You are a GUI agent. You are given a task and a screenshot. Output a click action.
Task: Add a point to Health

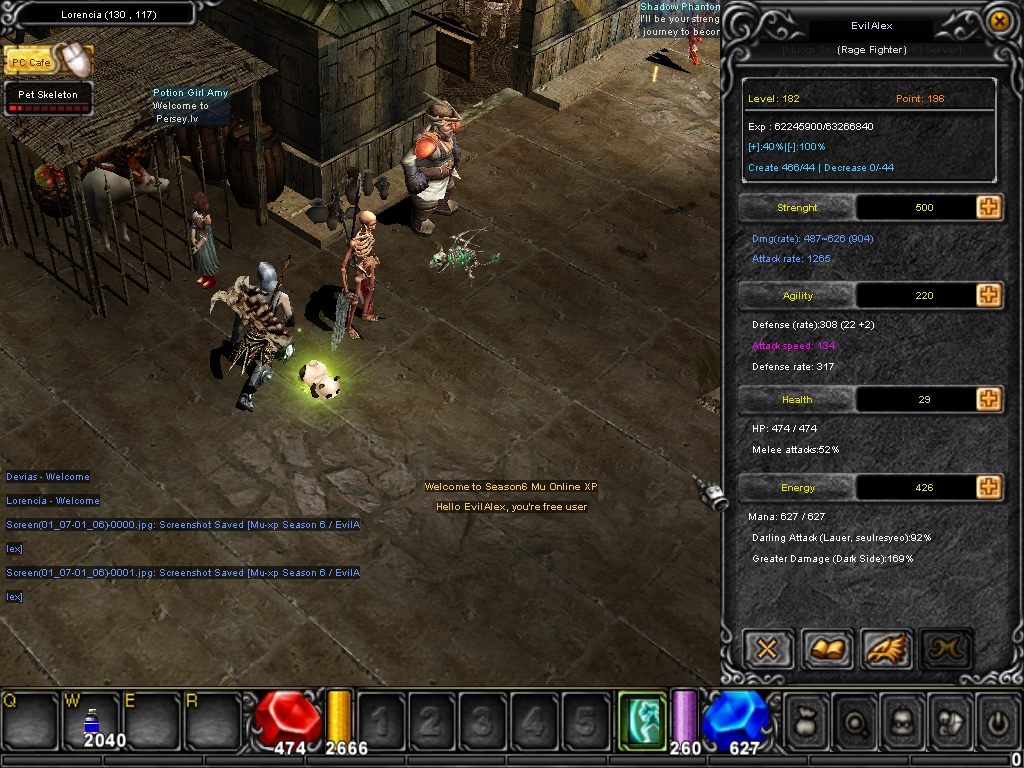(989, 399)
